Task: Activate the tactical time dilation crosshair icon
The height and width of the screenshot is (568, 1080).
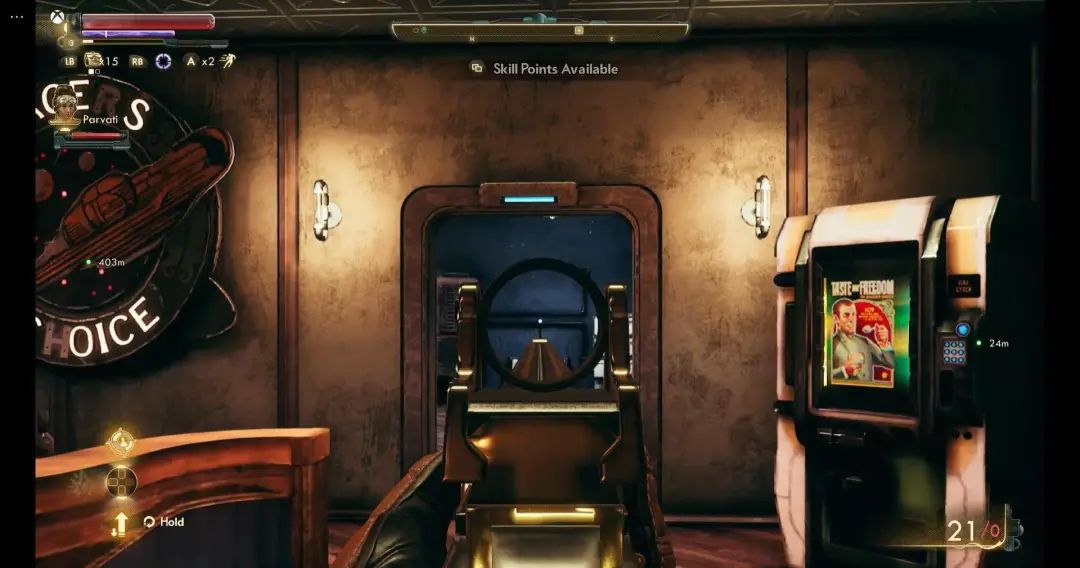Action: click(163, 61)
